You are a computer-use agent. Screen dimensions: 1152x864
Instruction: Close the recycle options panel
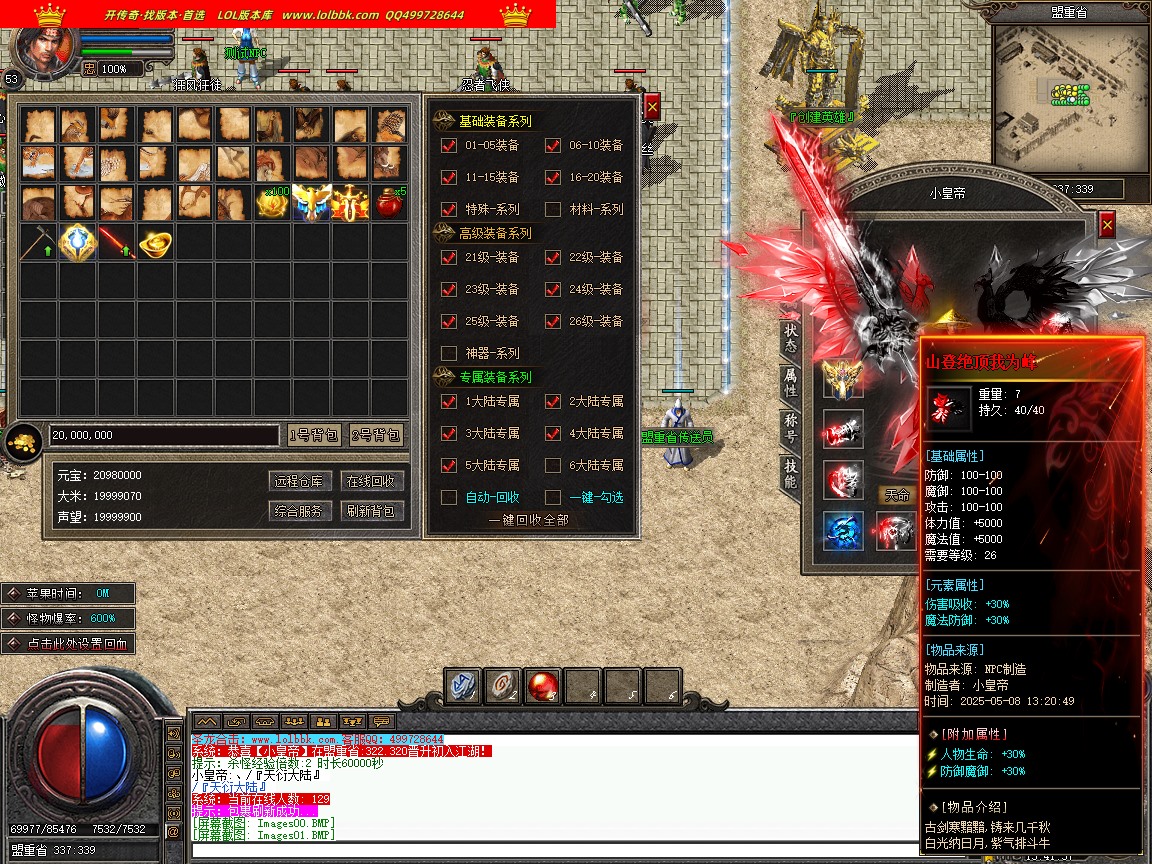(x=652, y=106)
